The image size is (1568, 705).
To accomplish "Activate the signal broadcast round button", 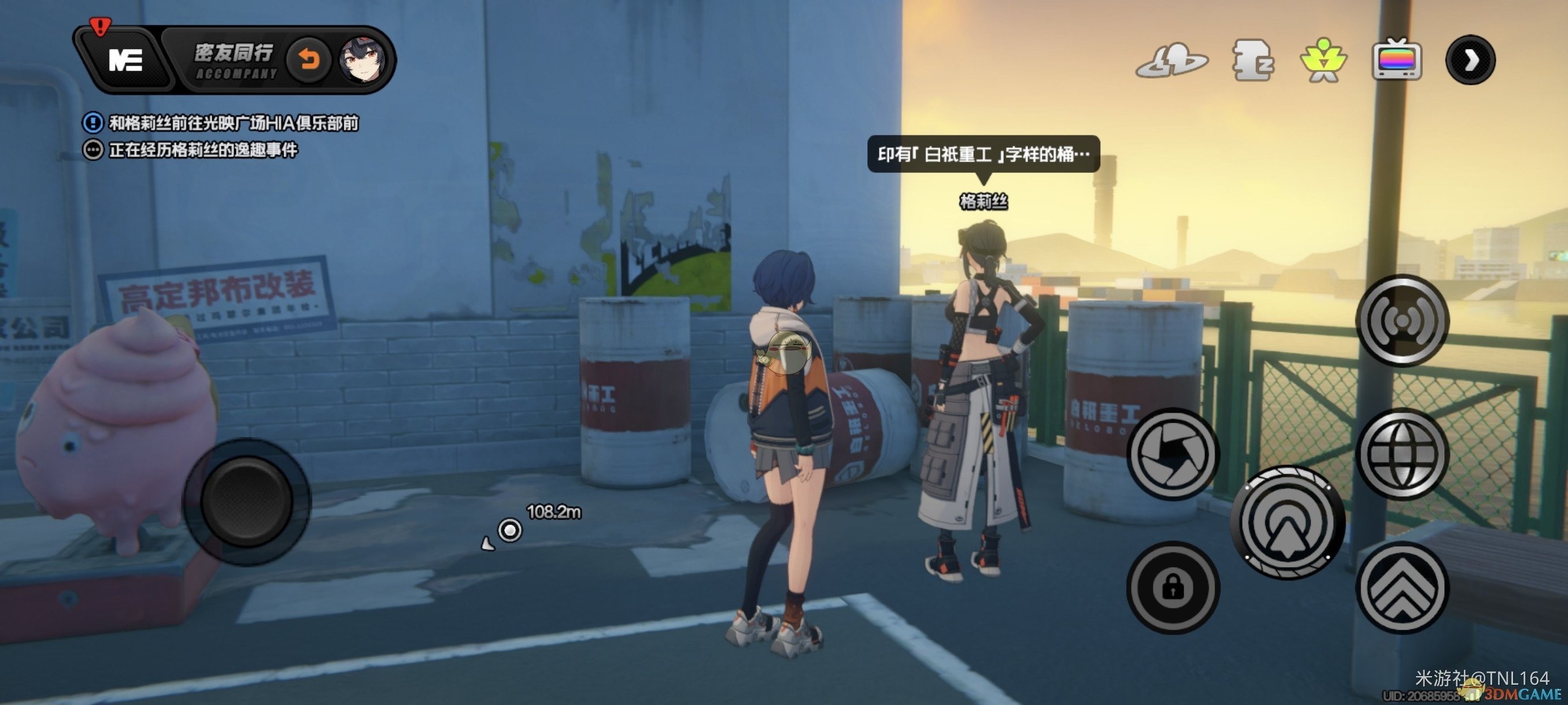I will tap(1403, 320).
